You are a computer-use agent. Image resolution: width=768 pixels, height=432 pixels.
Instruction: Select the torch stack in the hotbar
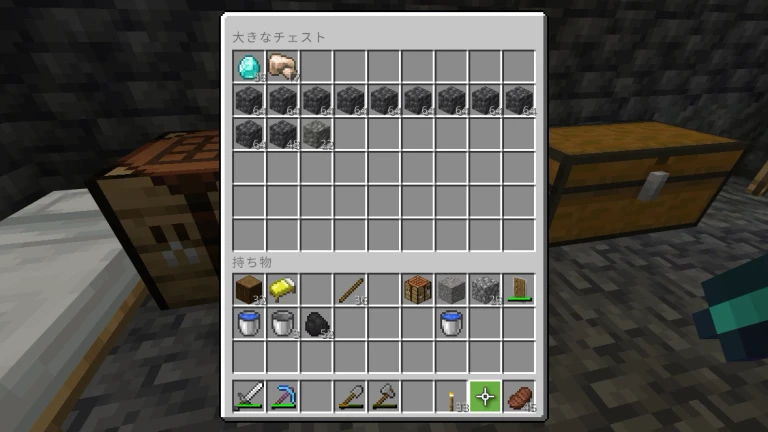click(452, 397)
